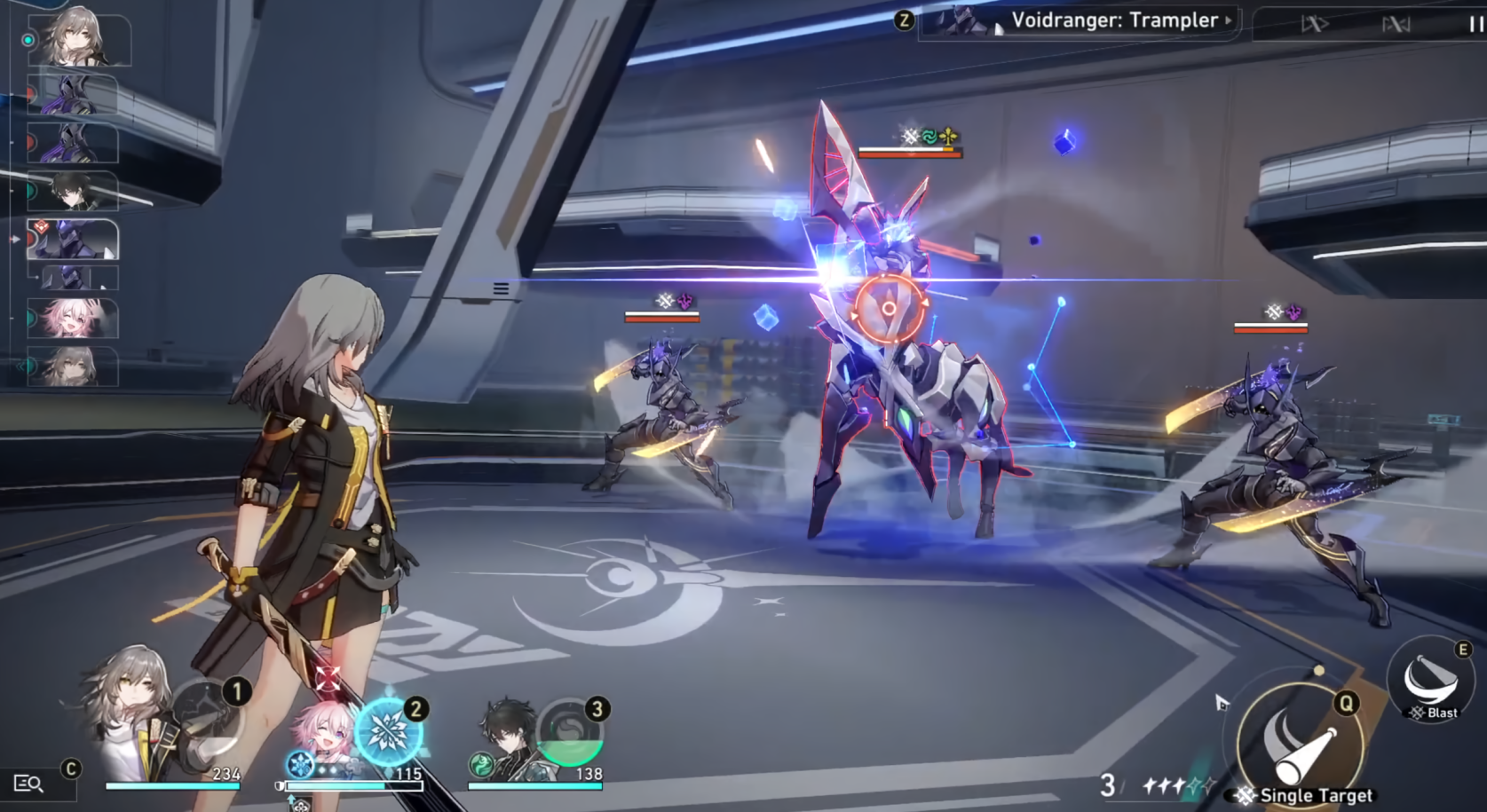Select the Blast skill
This screenshot has width=1487, height=812.
click(x=1430, y=681)
